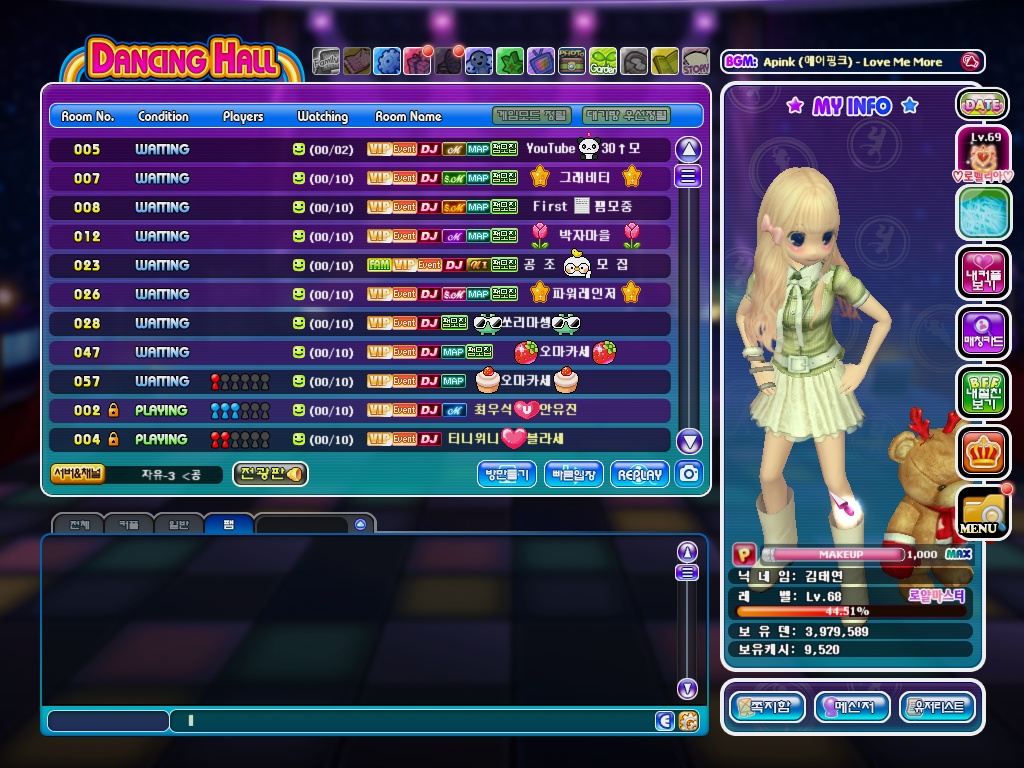Open the crown icon button on the sidebar
The width and height of the screenshot is (1024, 768).
pyautogui.click(x=982, y=452)
